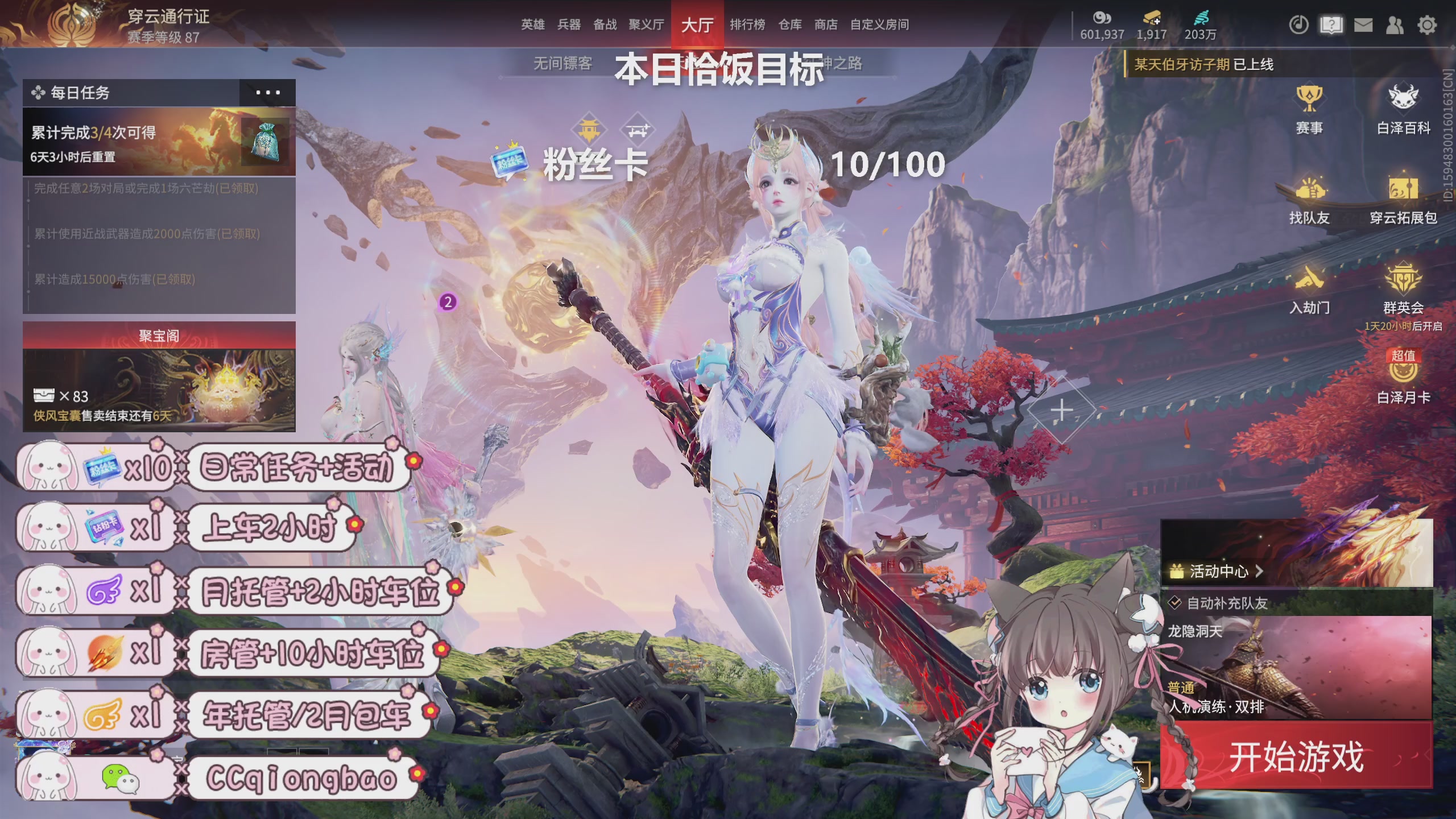打开帮助手册问号图标

[x=1330, y=25]
